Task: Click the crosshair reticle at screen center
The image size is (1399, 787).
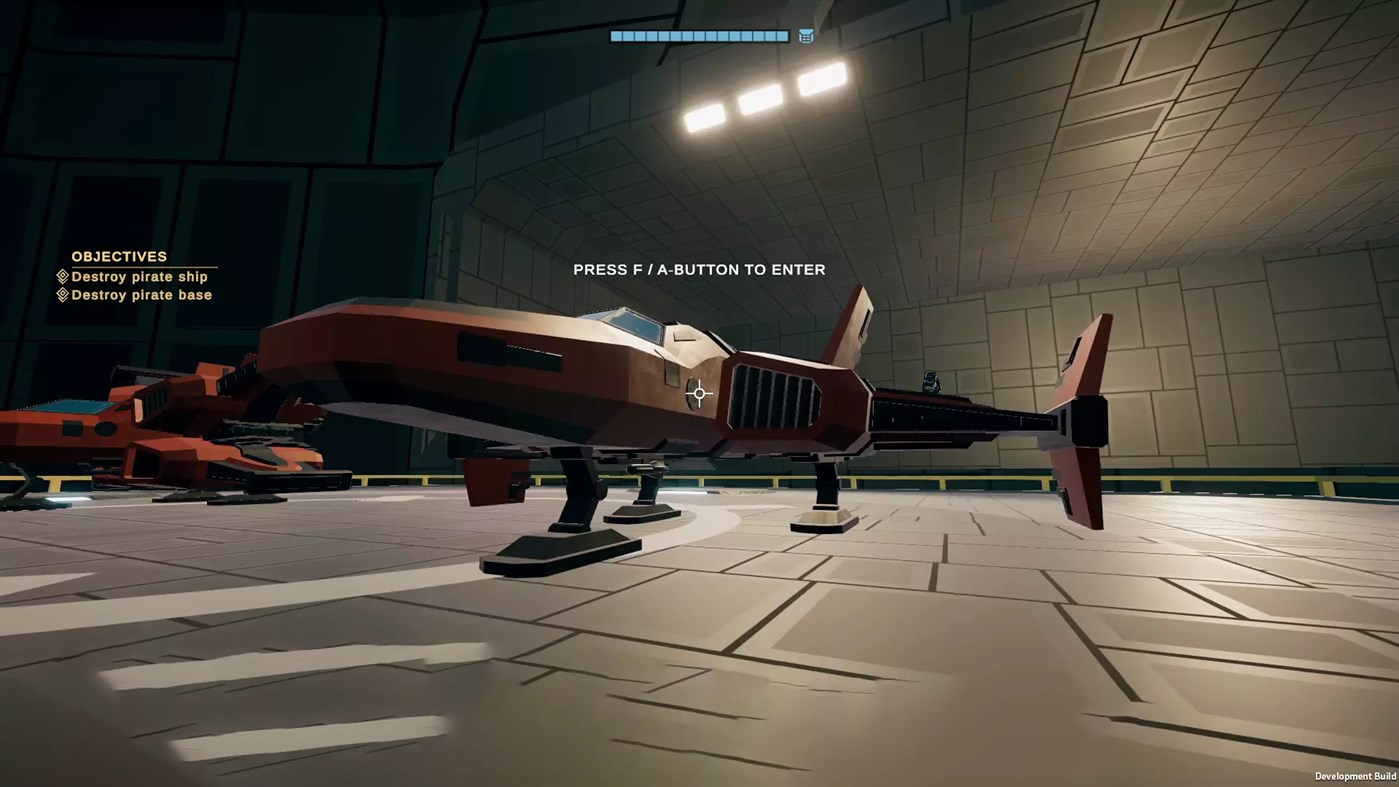Action: (698, 393)
